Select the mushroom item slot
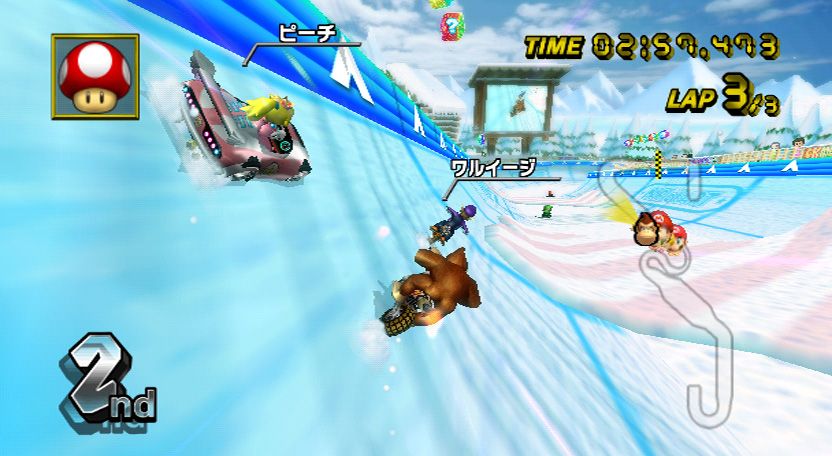The width and height of the screenshot is (832, 456). coord(95,77)
